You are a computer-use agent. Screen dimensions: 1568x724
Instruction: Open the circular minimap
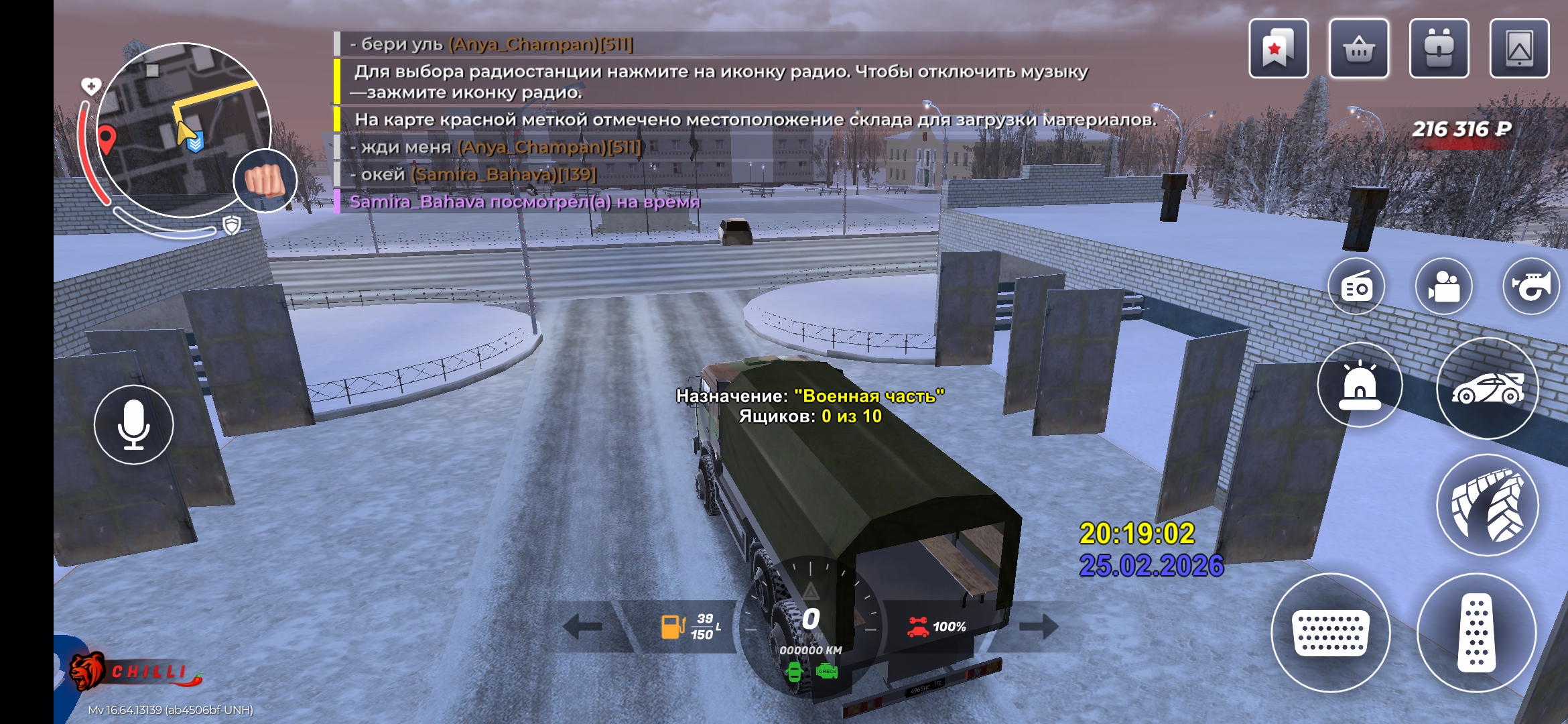pos(181,127)
